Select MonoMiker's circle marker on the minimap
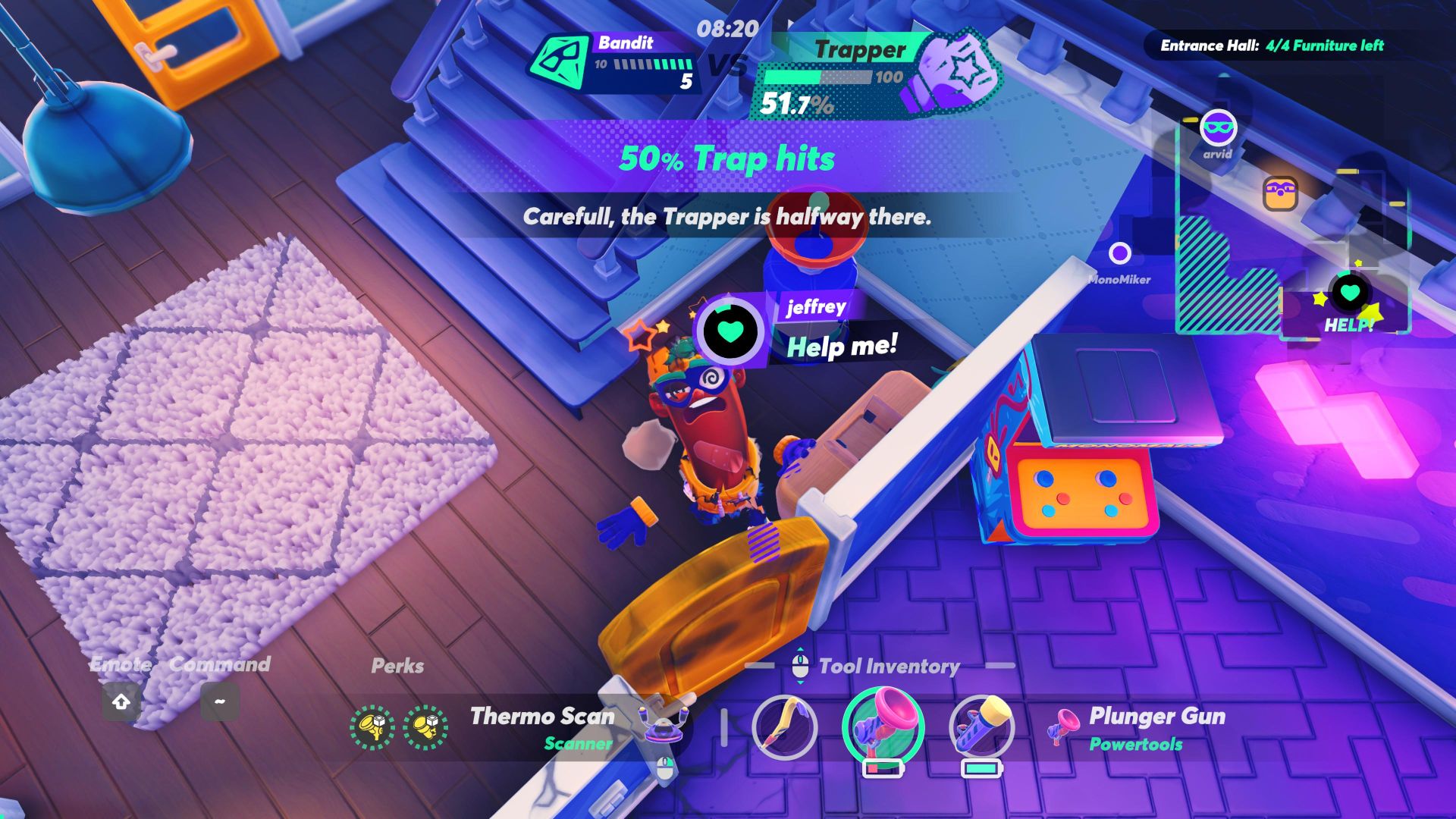Screen dimensions: 1456x819 pyautogui.click(x=1119, y=253)
